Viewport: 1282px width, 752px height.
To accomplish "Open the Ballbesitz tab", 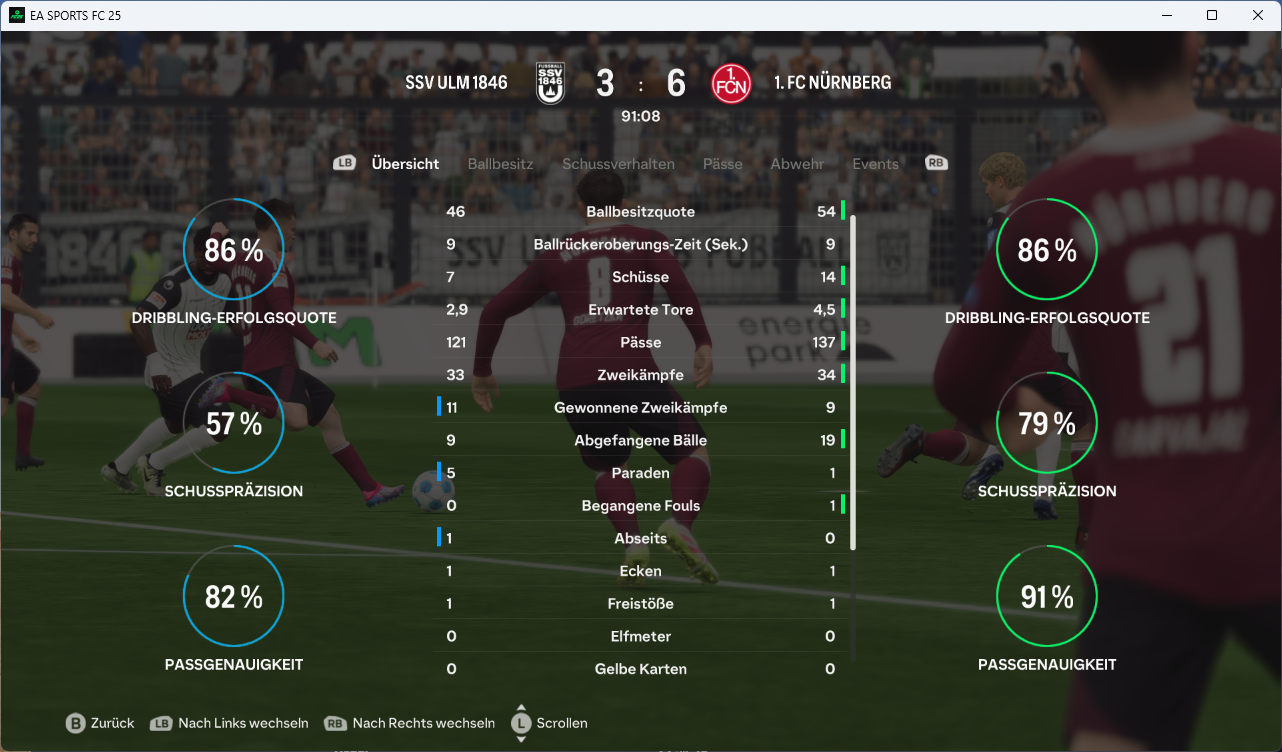I will coord(500,164).
